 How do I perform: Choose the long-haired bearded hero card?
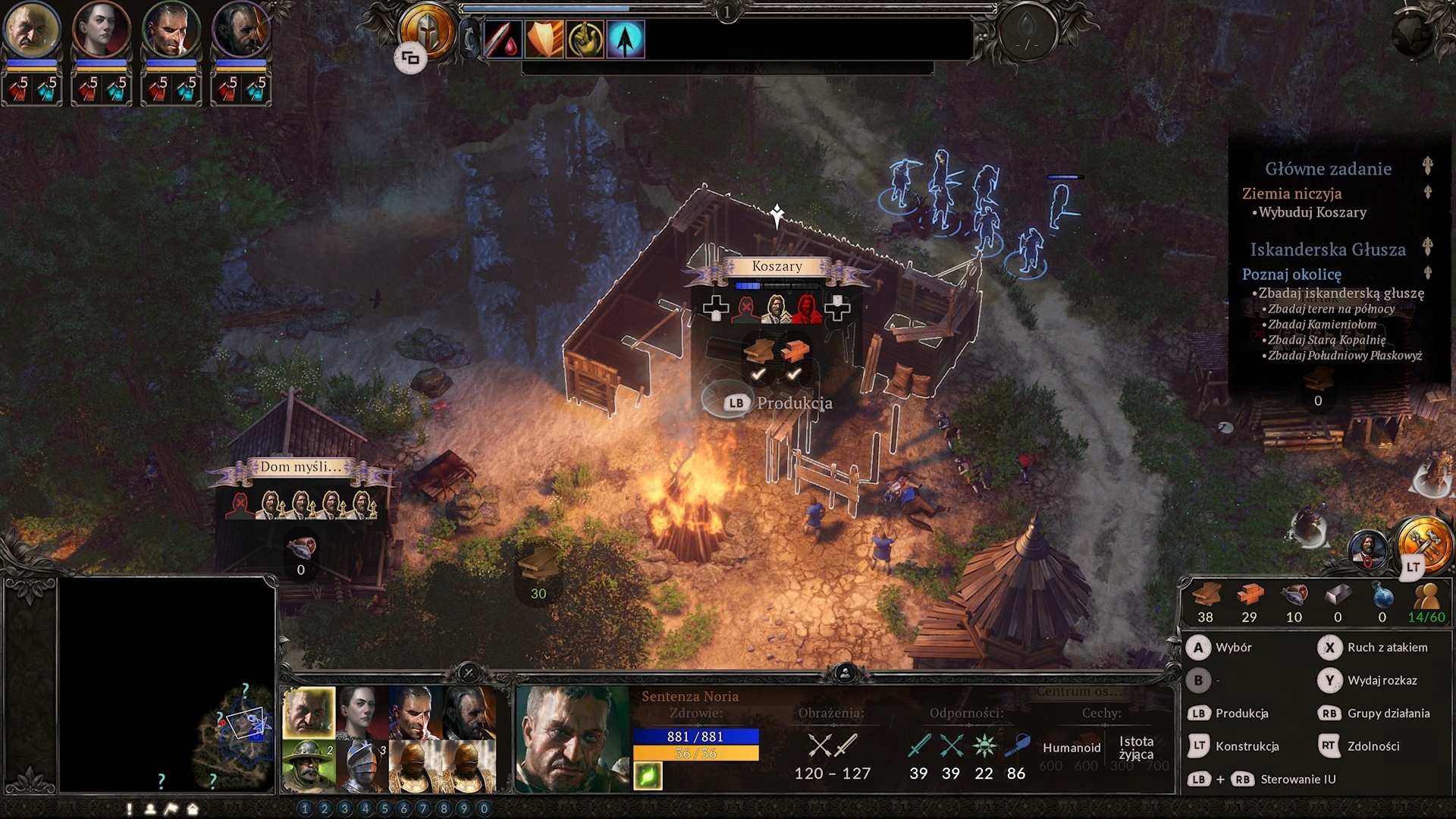pyautogui.click(x=469, y=713)
